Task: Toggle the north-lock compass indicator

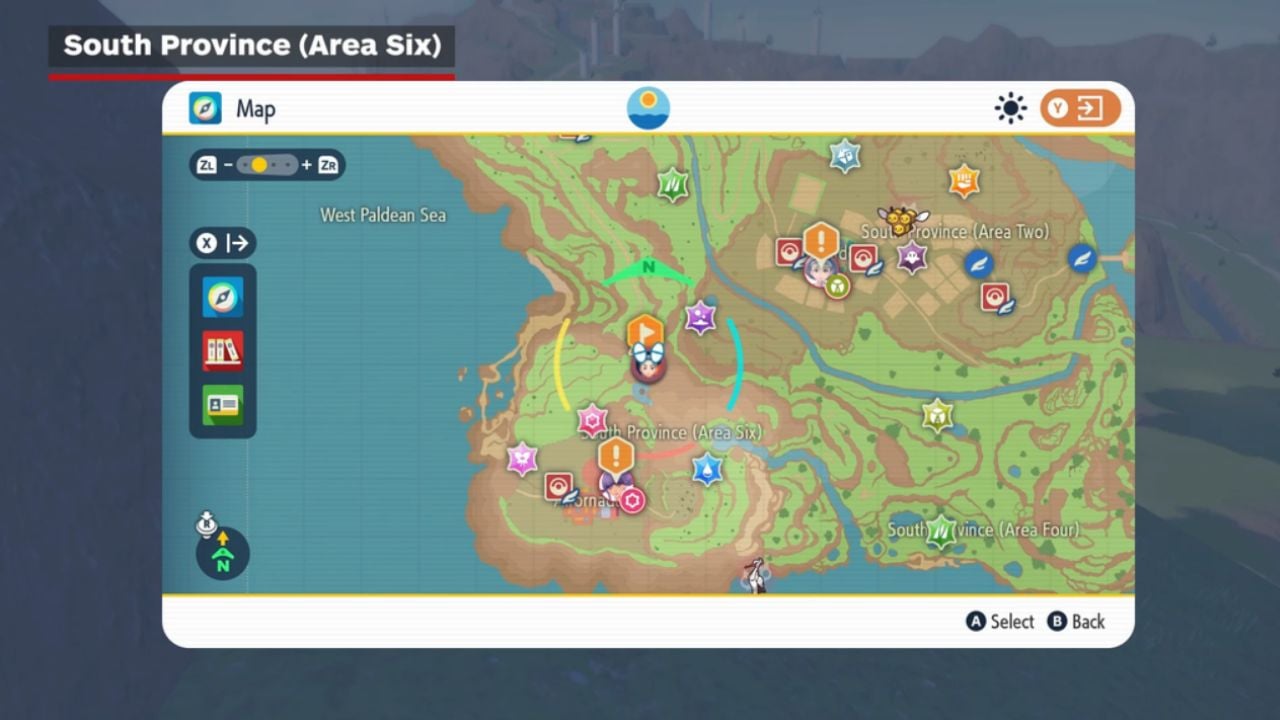Action: point(222,553)
